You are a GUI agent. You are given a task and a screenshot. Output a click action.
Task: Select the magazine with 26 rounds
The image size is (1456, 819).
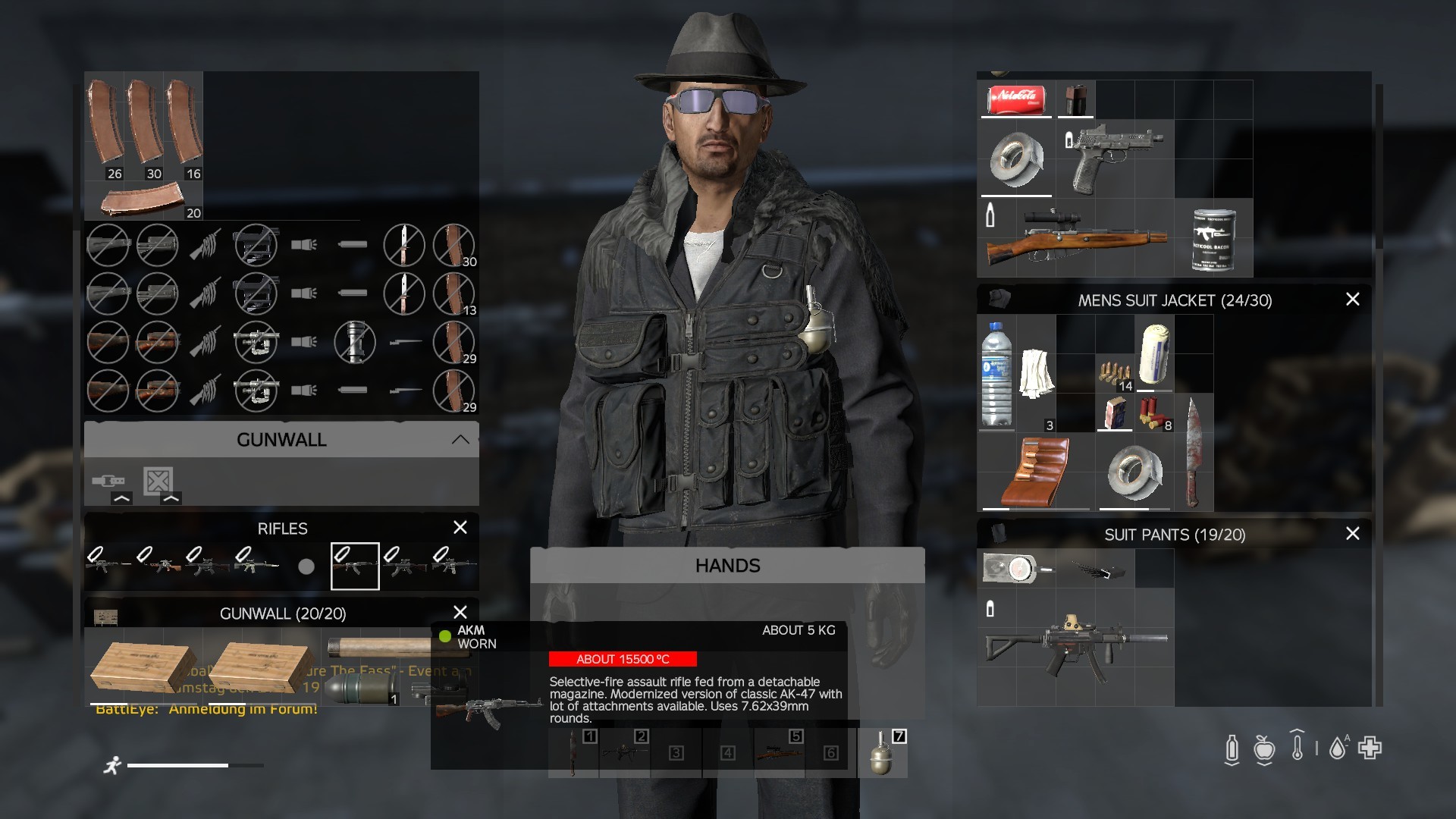coord(106,125)
